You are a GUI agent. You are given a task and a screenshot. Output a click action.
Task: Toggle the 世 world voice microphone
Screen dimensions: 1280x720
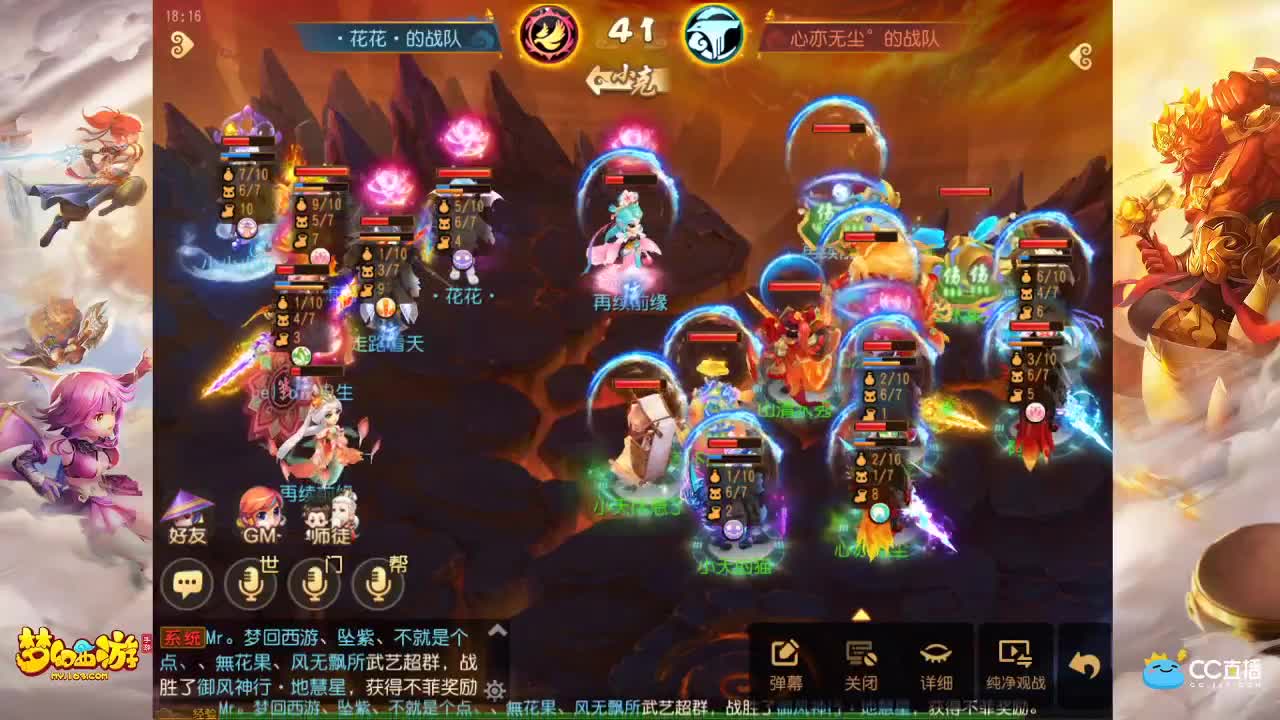[x=251, y=583]
